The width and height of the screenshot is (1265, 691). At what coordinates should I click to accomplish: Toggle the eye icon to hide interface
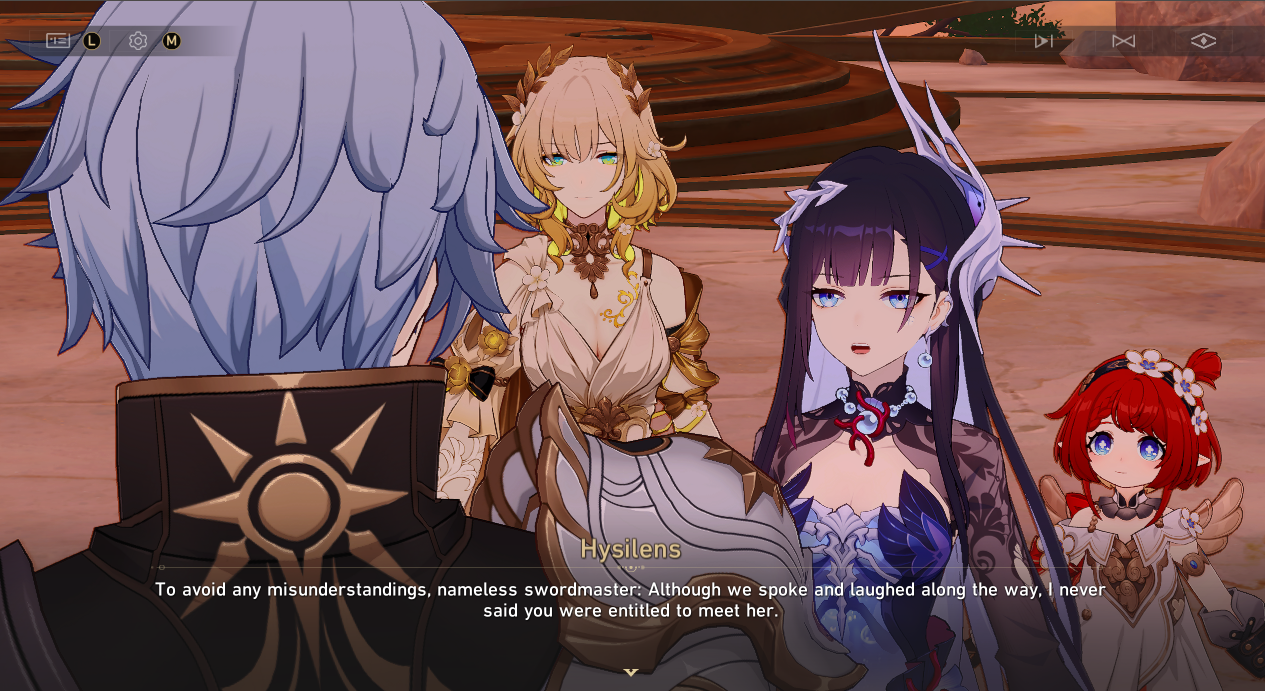[1203, 41]
